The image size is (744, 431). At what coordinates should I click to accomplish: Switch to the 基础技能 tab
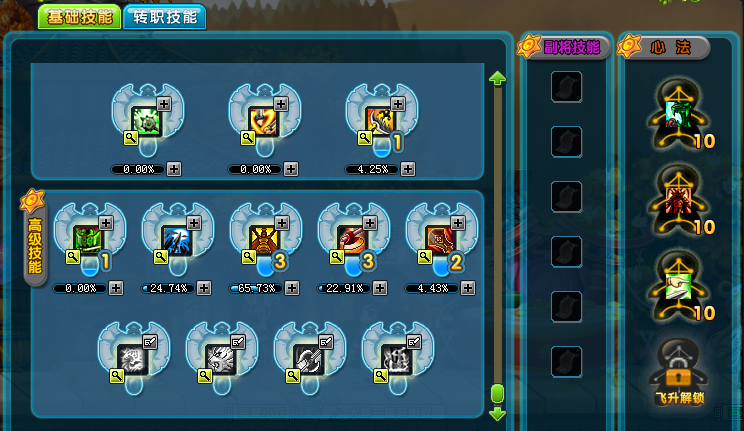click(x=80, y=17)
